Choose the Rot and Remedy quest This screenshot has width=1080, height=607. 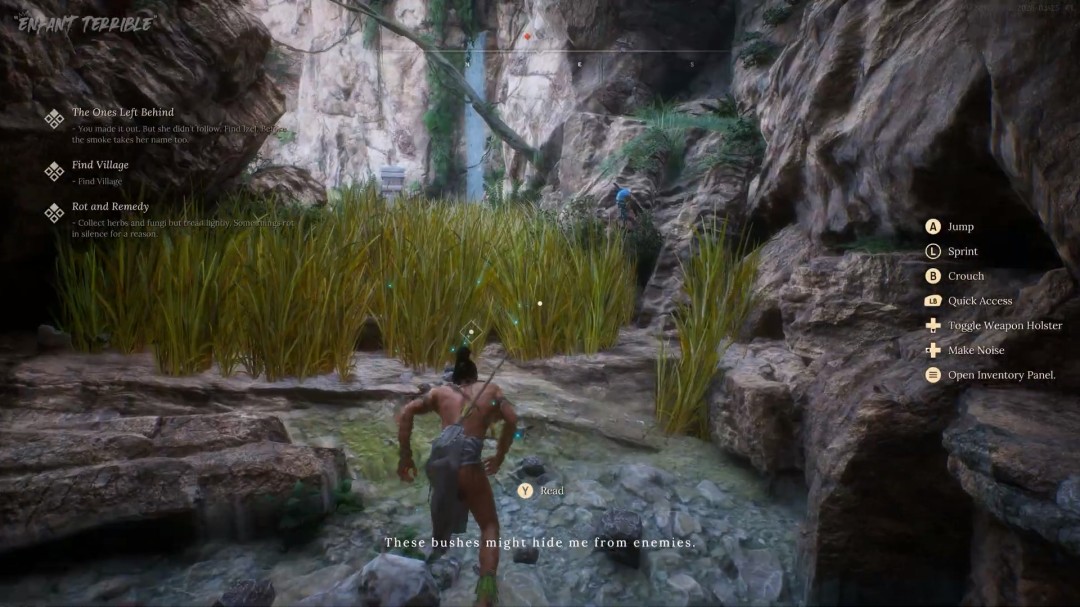[x=110, y=207]
